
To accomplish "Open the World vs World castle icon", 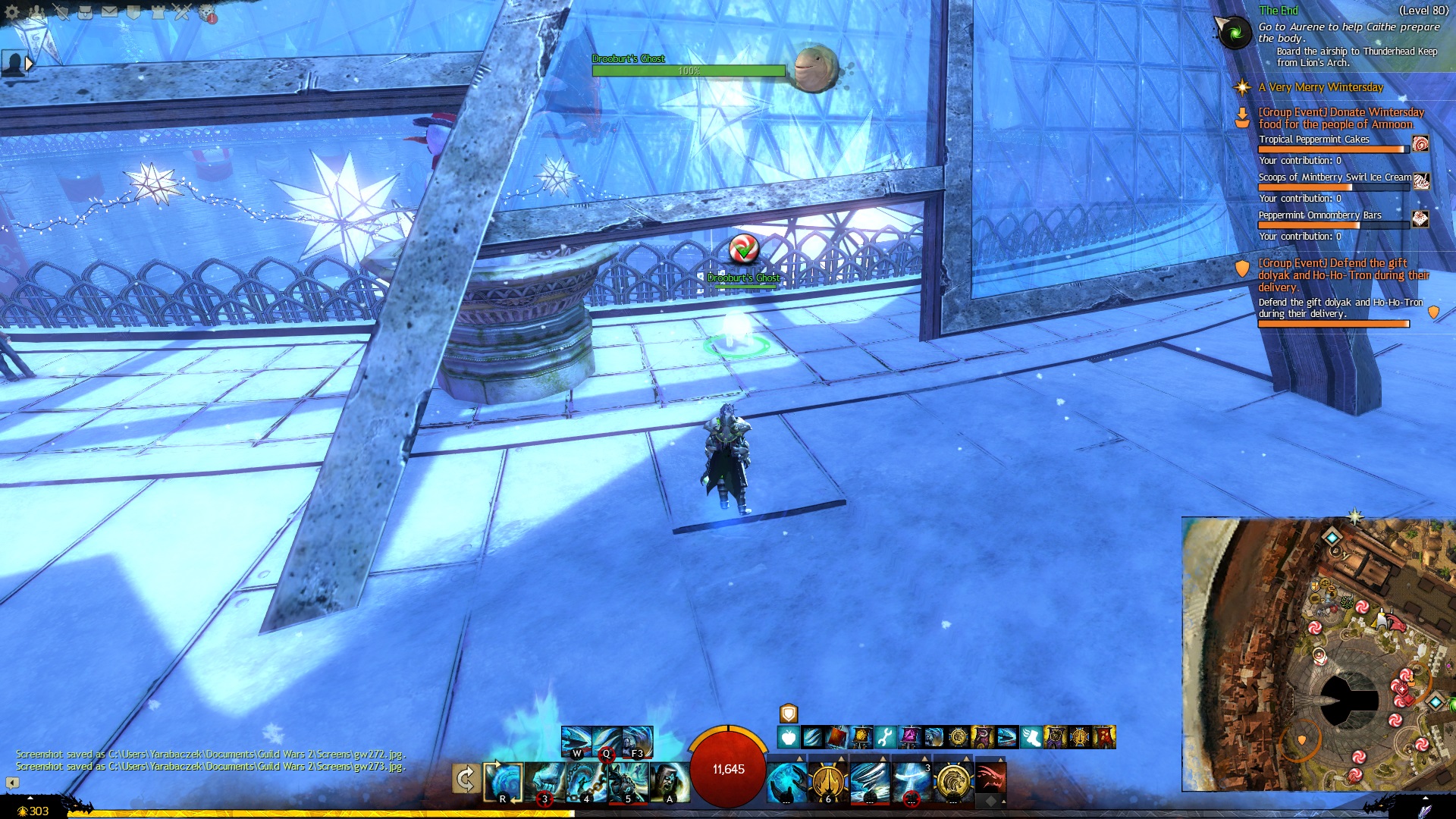I will pyautogui.click(x=158, y=12).
